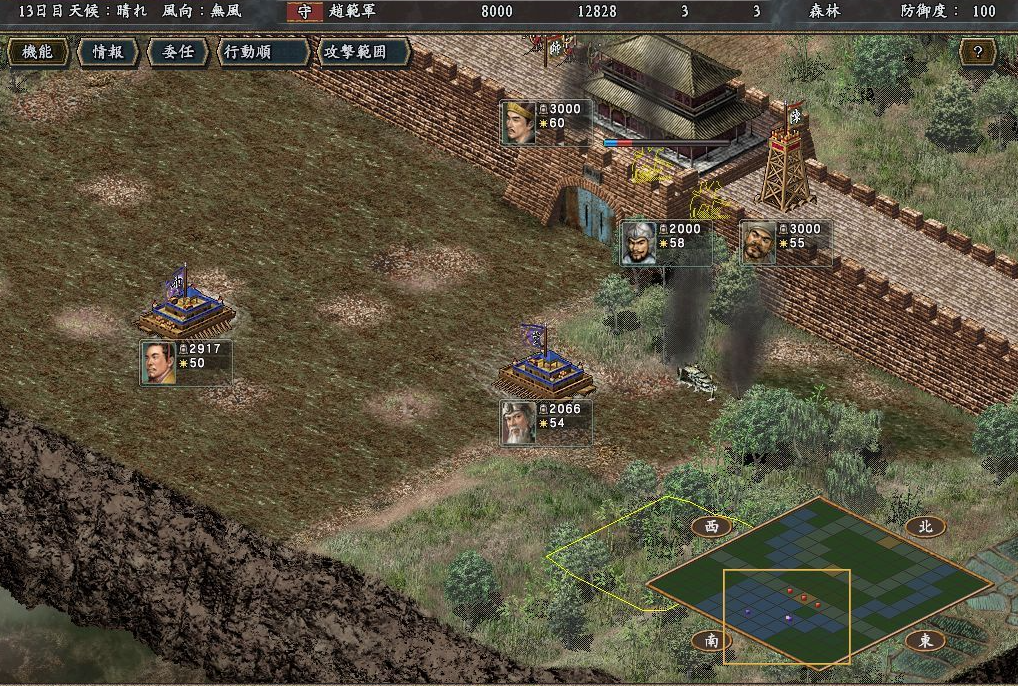Select the gate officer with morale 60
This screenshot has height=686, width=1018.
[546, 123]
